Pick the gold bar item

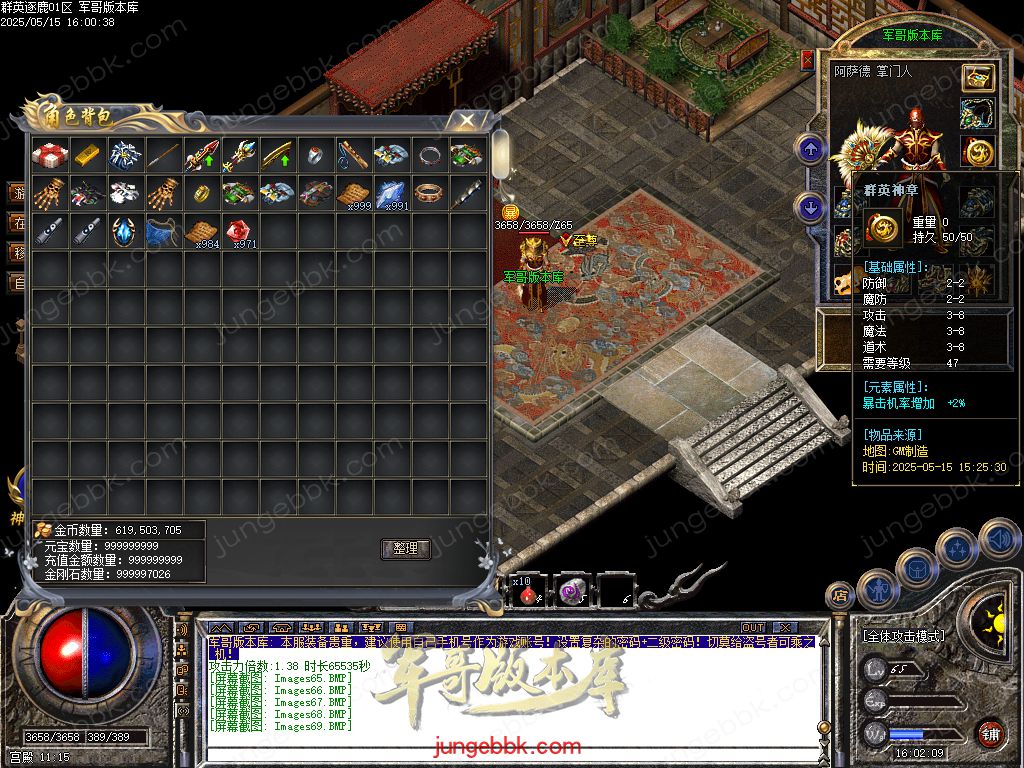[87, 155]
